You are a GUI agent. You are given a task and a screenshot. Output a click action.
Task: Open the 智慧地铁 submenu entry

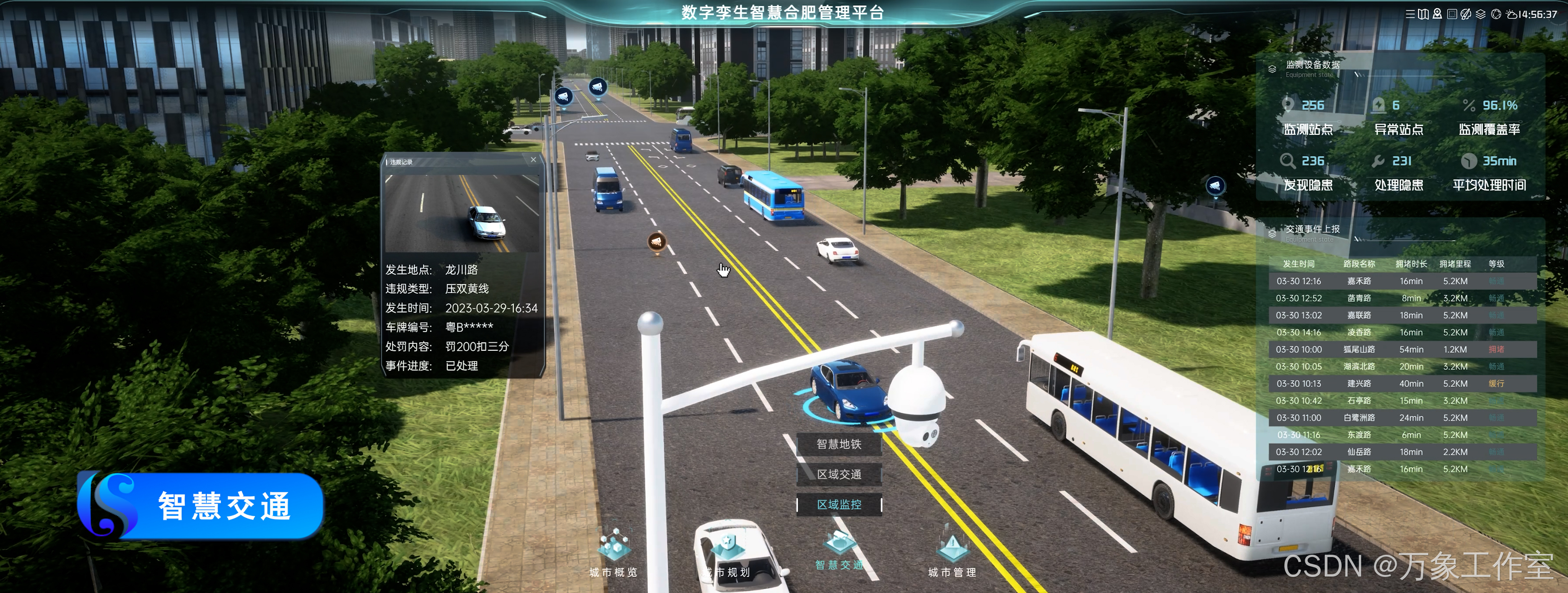point(839,445)
